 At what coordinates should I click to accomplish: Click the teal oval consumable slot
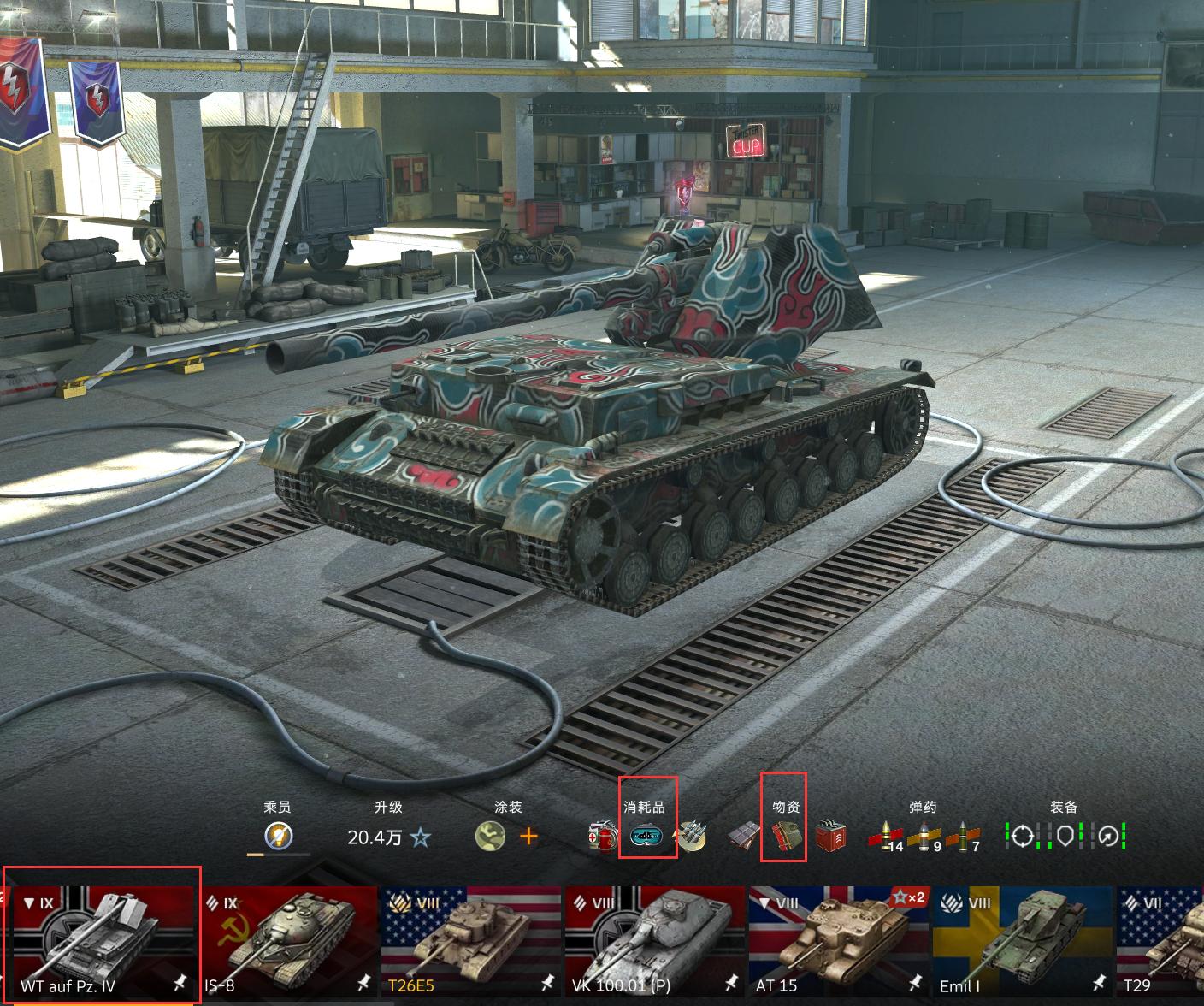(647, 837)
